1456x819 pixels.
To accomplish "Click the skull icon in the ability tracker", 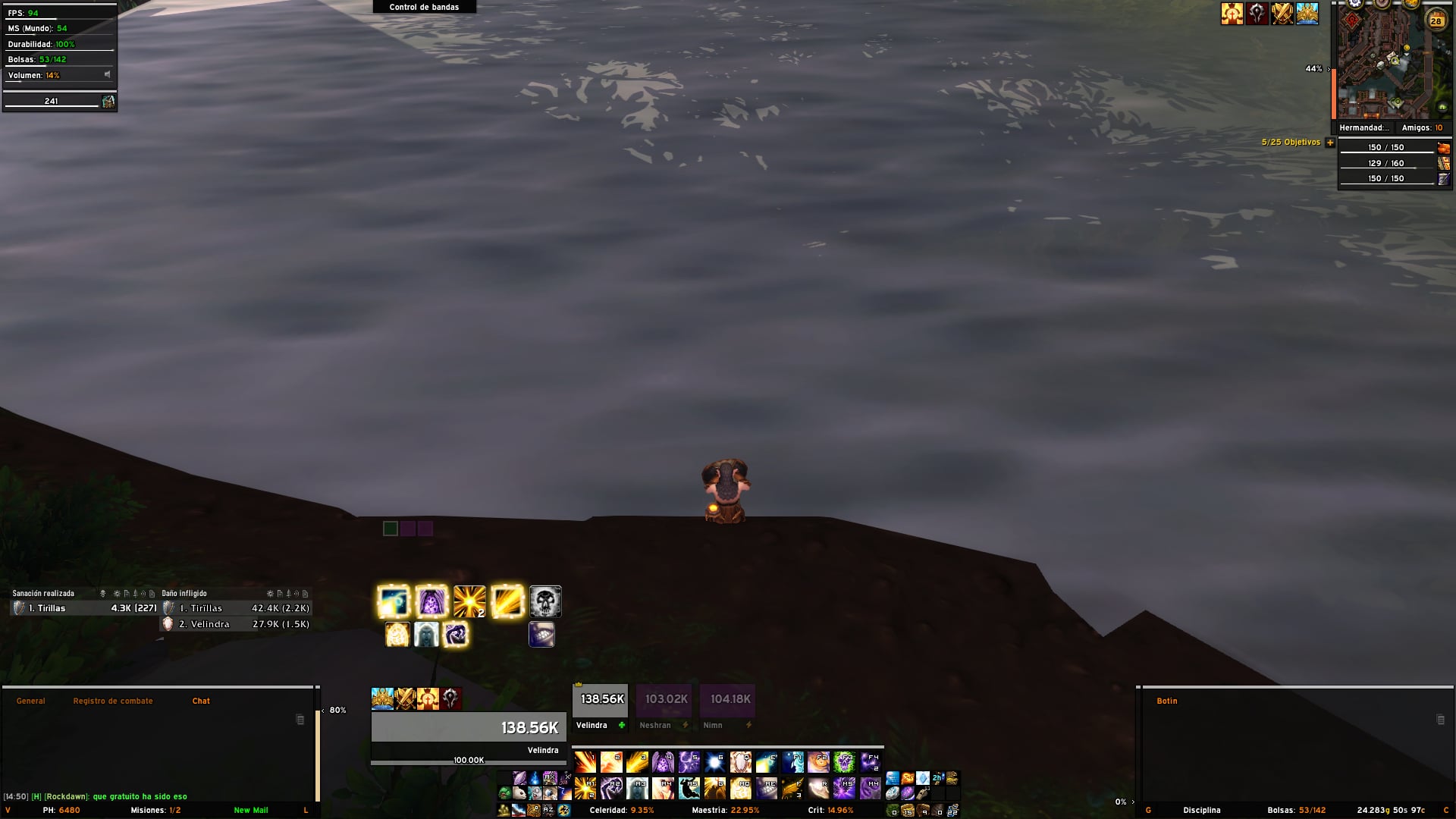I will pyautogui.click(x=545, y=602).
